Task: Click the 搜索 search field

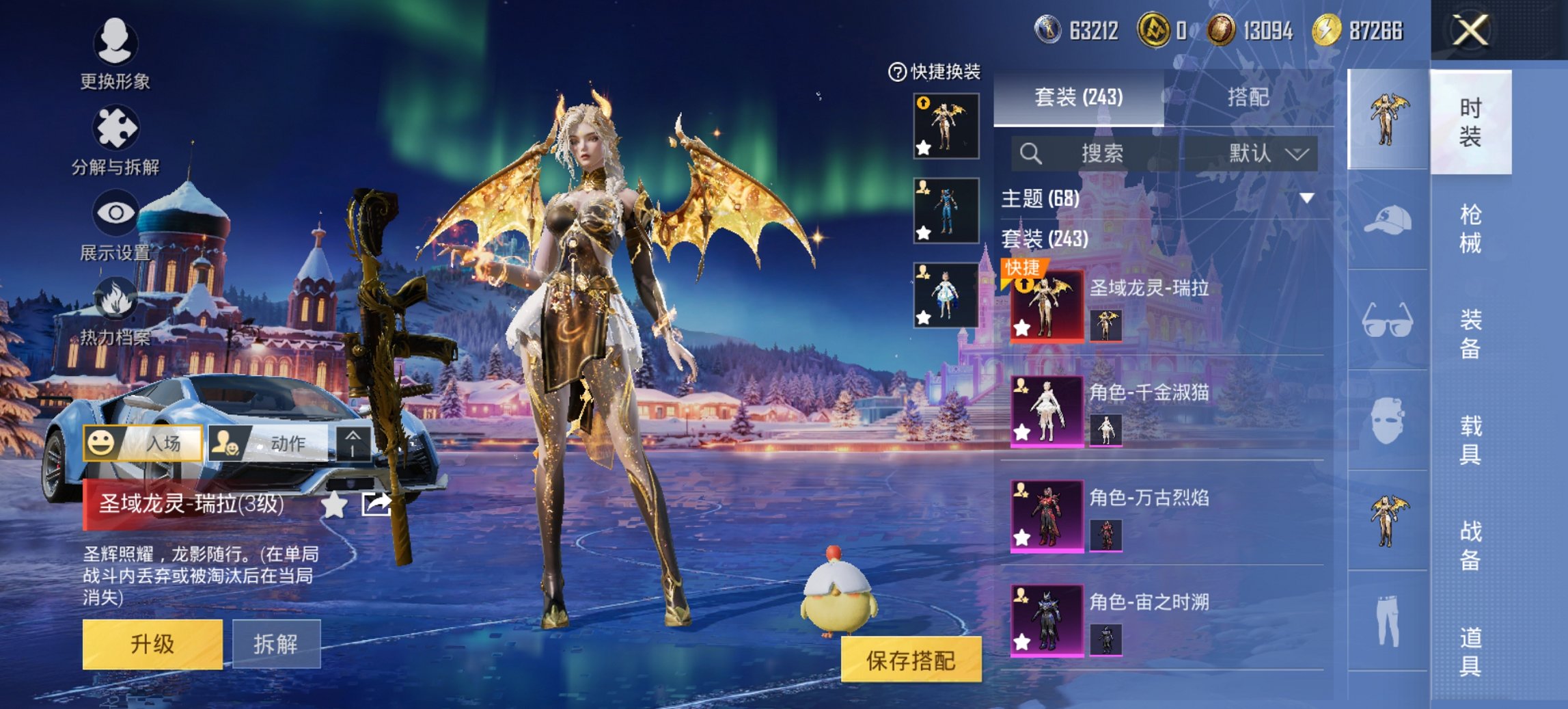Action: (1100, 154)
